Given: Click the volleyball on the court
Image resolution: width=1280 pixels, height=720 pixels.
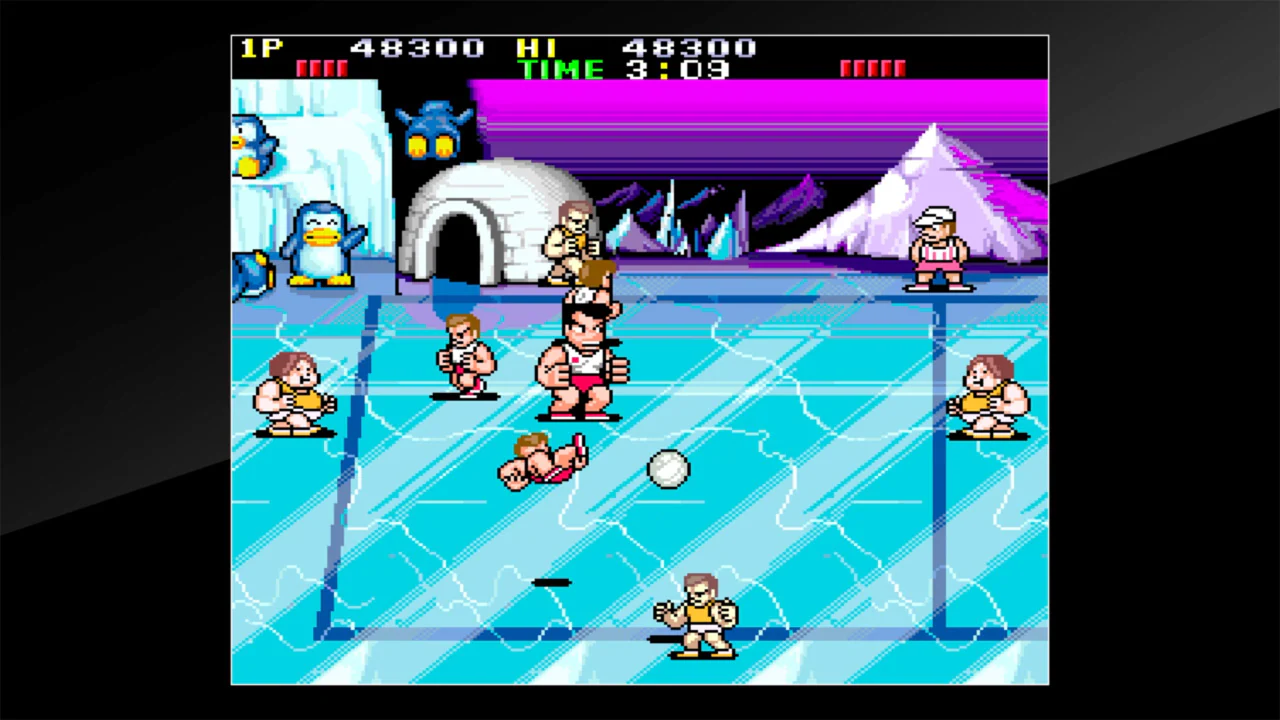Looking at the screenshot, I should (x=668, y=470).
